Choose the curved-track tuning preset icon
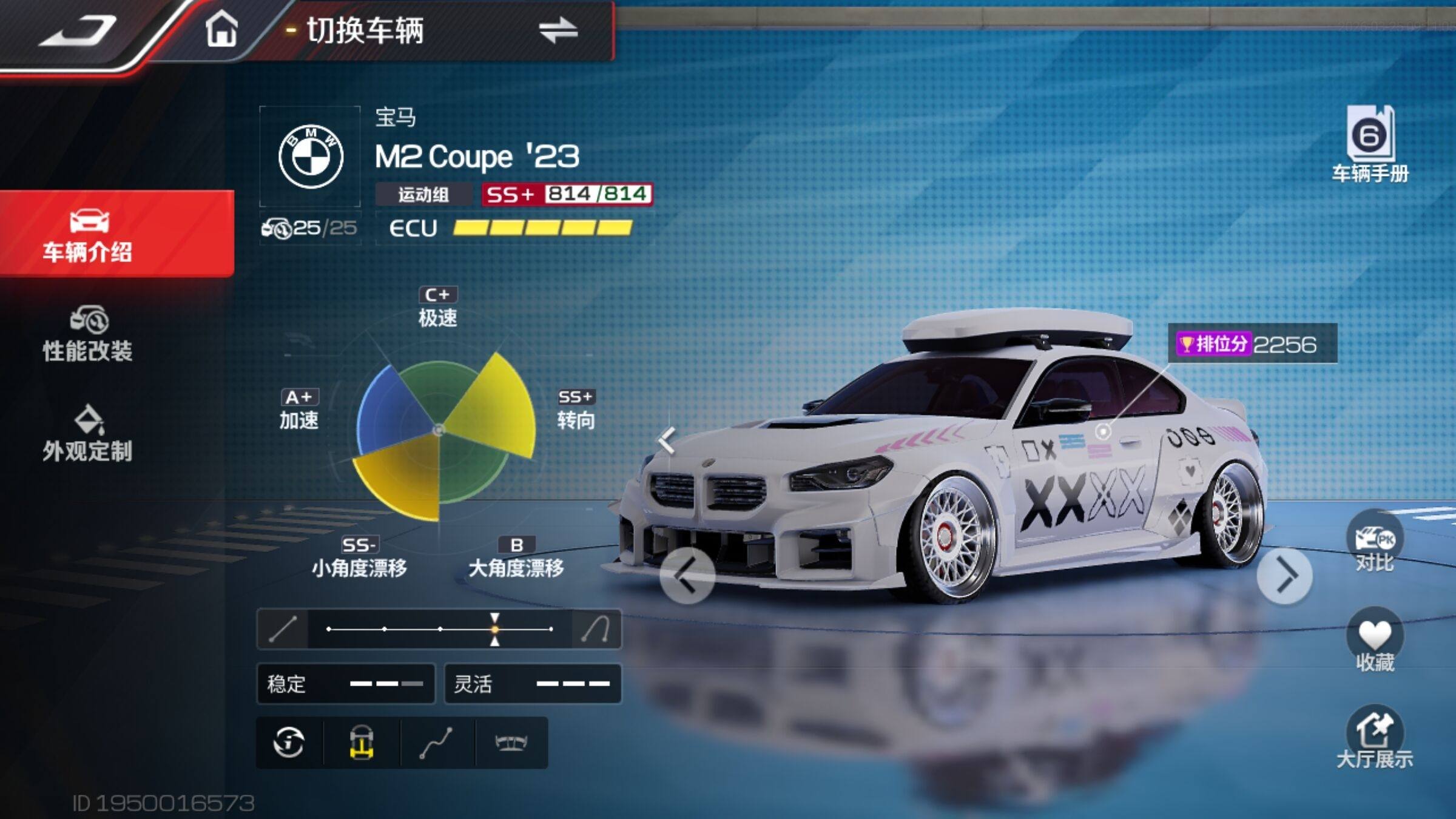Viewport: 1456px width, 819px height. point(596,629)
